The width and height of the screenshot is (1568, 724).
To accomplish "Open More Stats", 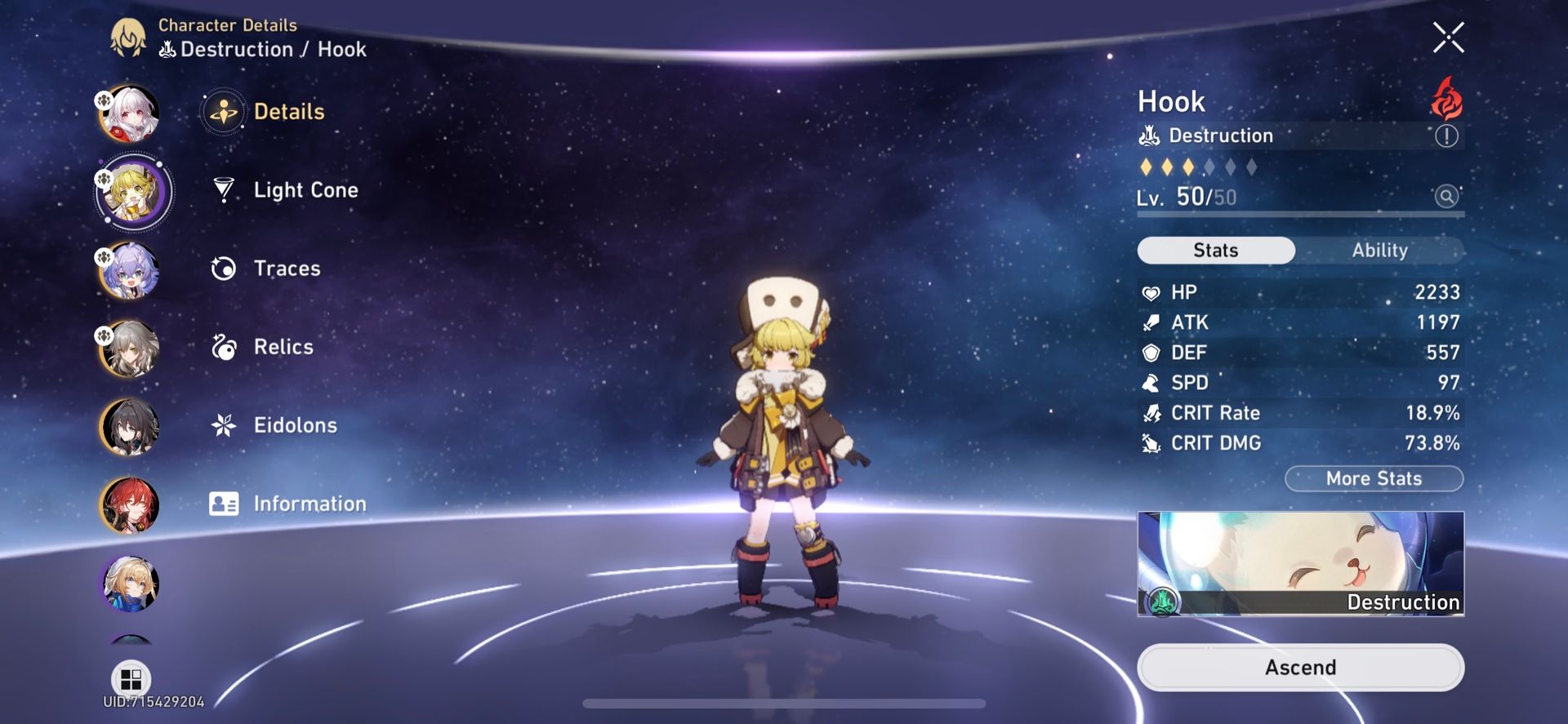I will (1374, 478).
